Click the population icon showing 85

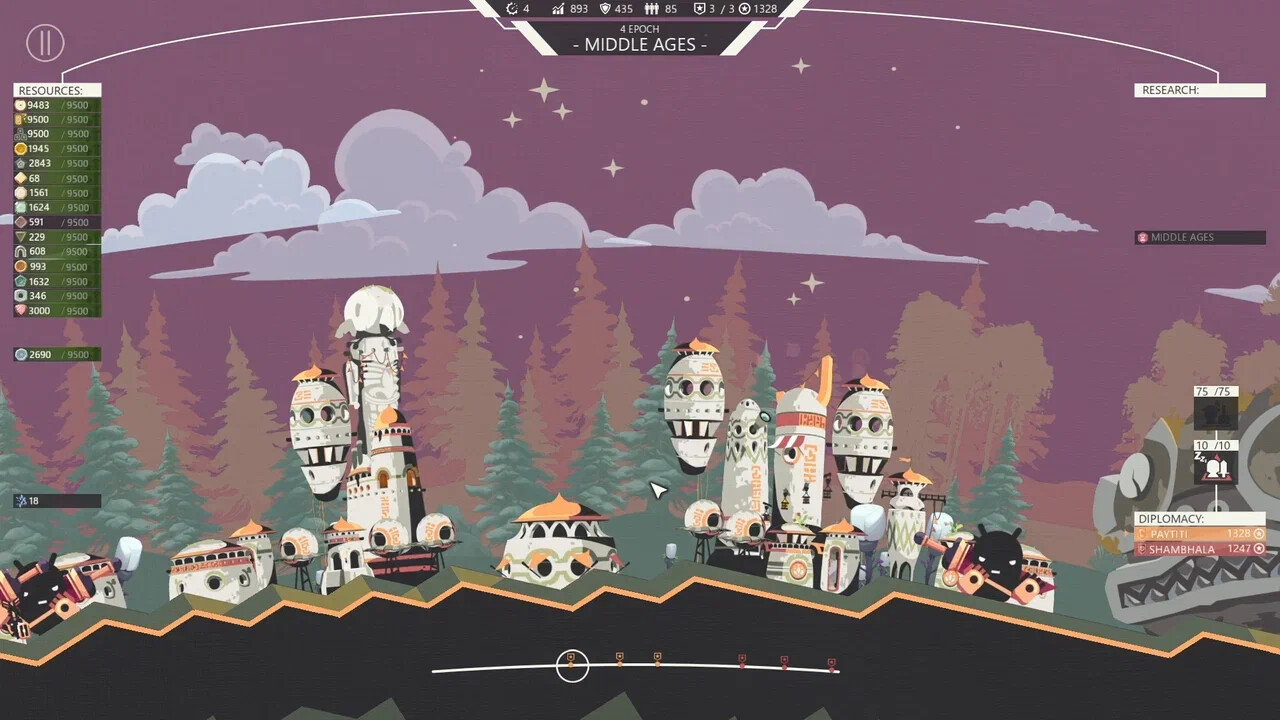click(651, 9)
